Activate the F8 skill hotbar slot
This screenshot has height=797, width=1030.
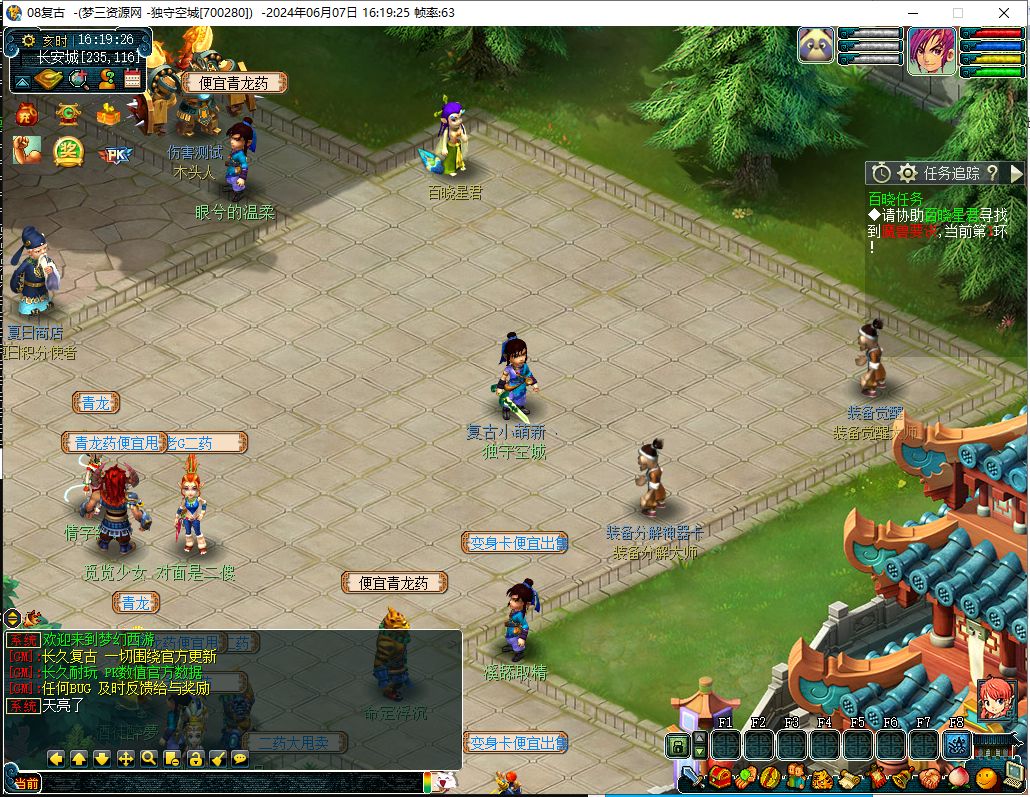coord(957,745)
